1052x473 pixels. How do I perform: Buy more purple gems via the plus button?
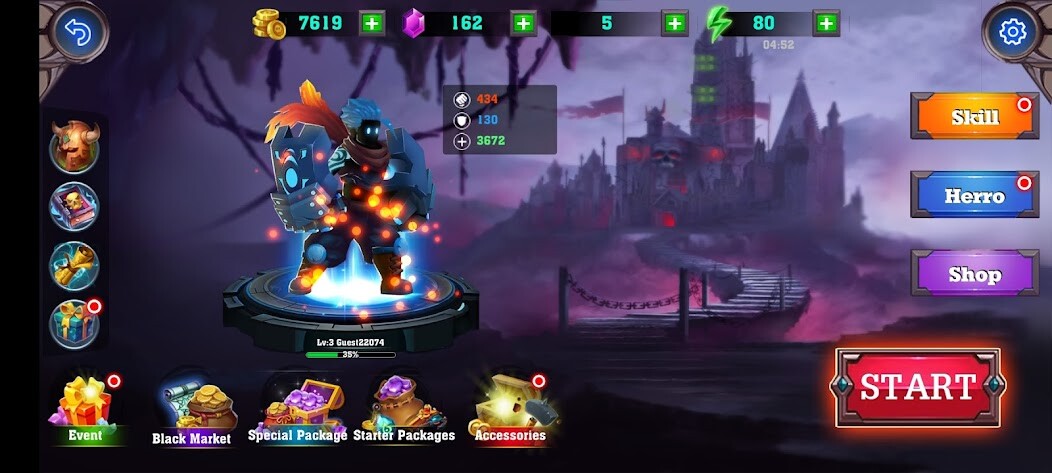522,23
